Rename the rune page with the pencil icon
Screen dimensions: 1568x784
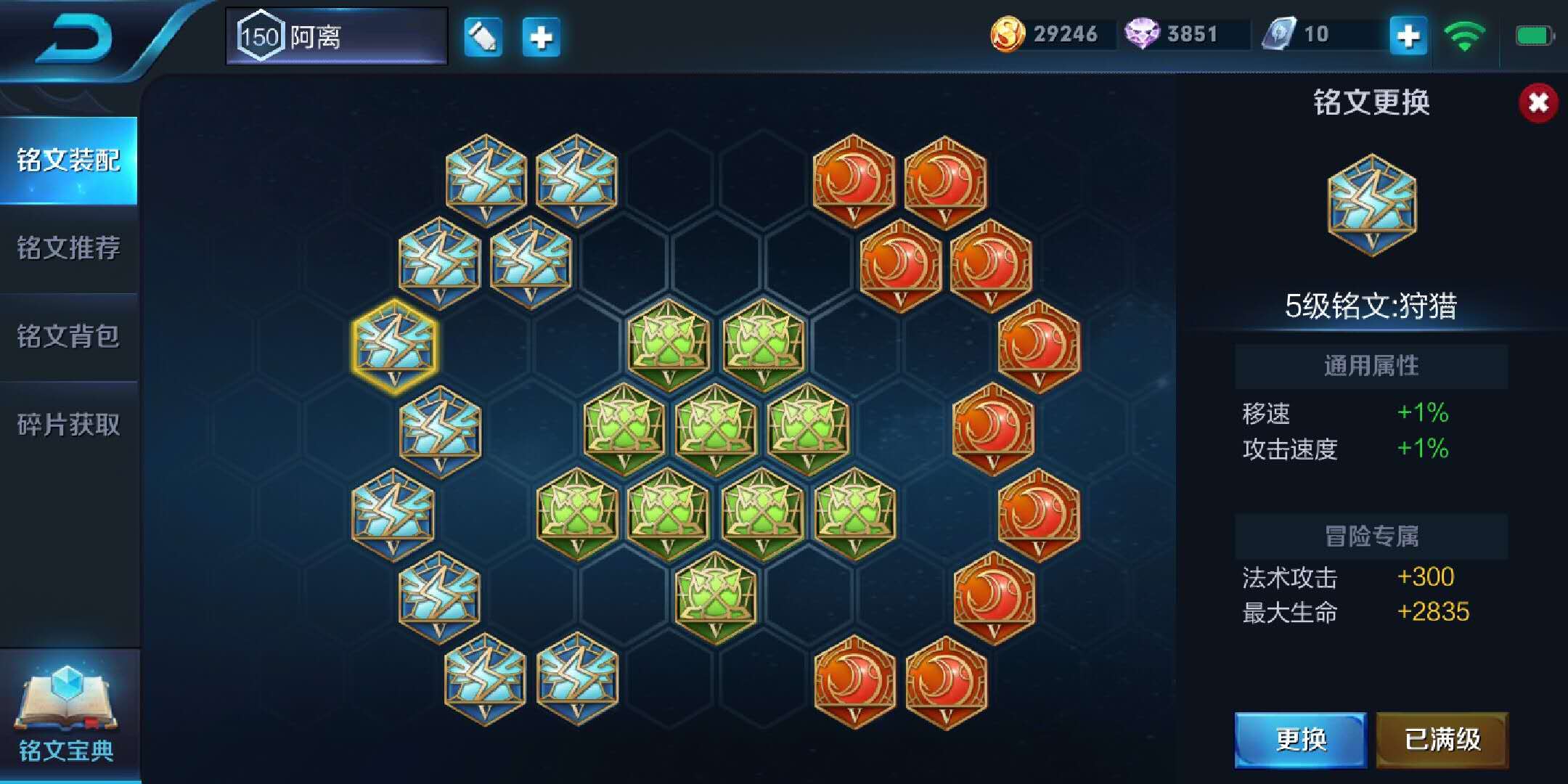tap(483, 36)
